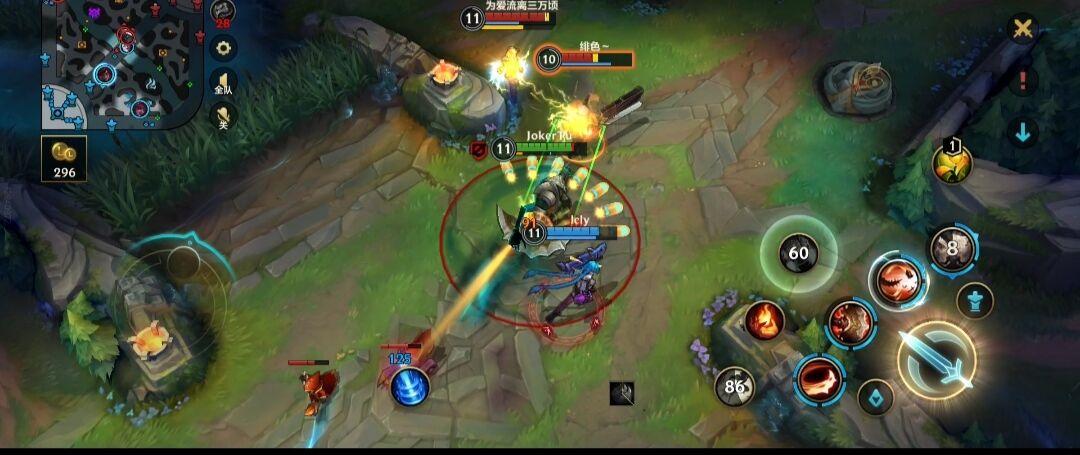The image size is (1080, 455).
Task: Send the blue down-arrow ping
Action: (x=1021, y=132)
